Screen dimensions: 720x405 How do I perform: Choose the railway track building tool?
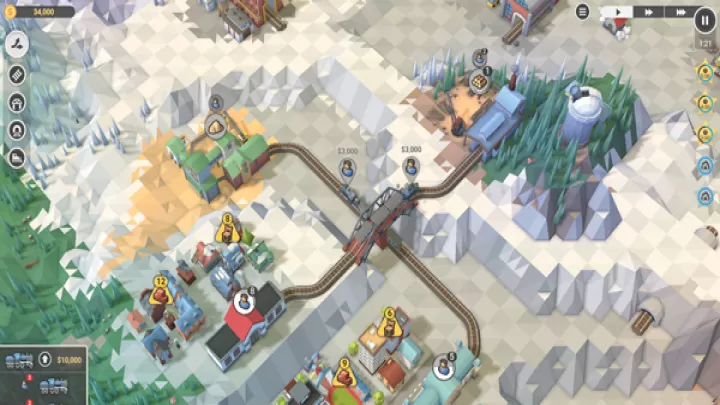pos(17,74)
